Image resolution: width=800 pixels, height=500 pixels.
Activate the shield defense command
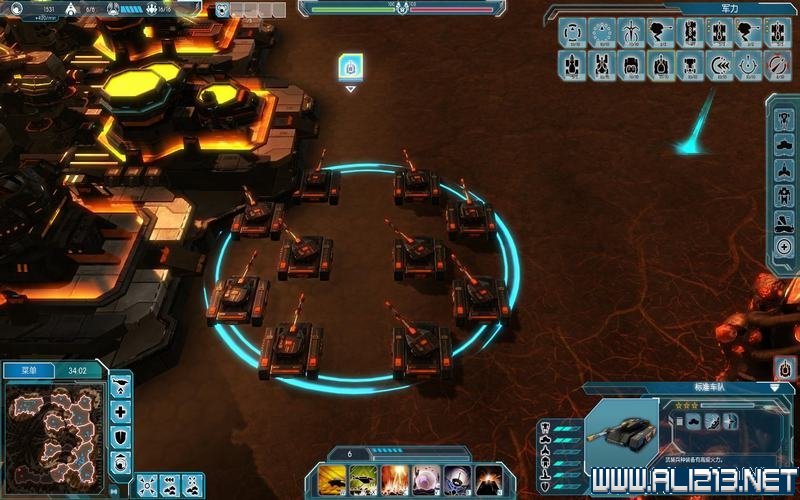point(121,437)
